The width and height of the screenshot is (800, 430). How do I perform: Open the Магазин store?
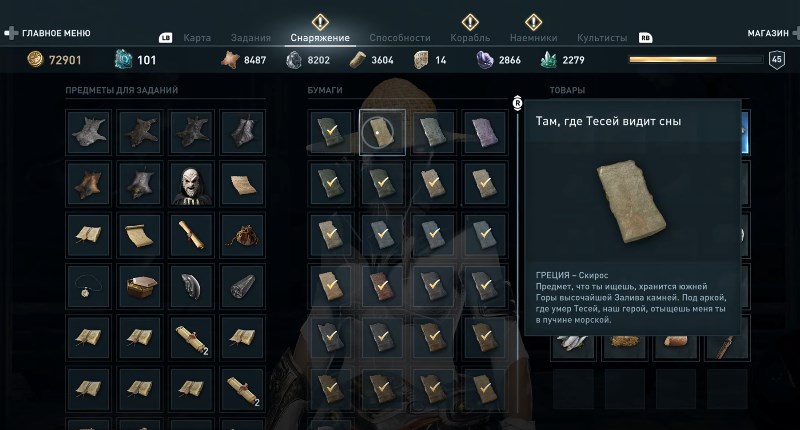768,33
